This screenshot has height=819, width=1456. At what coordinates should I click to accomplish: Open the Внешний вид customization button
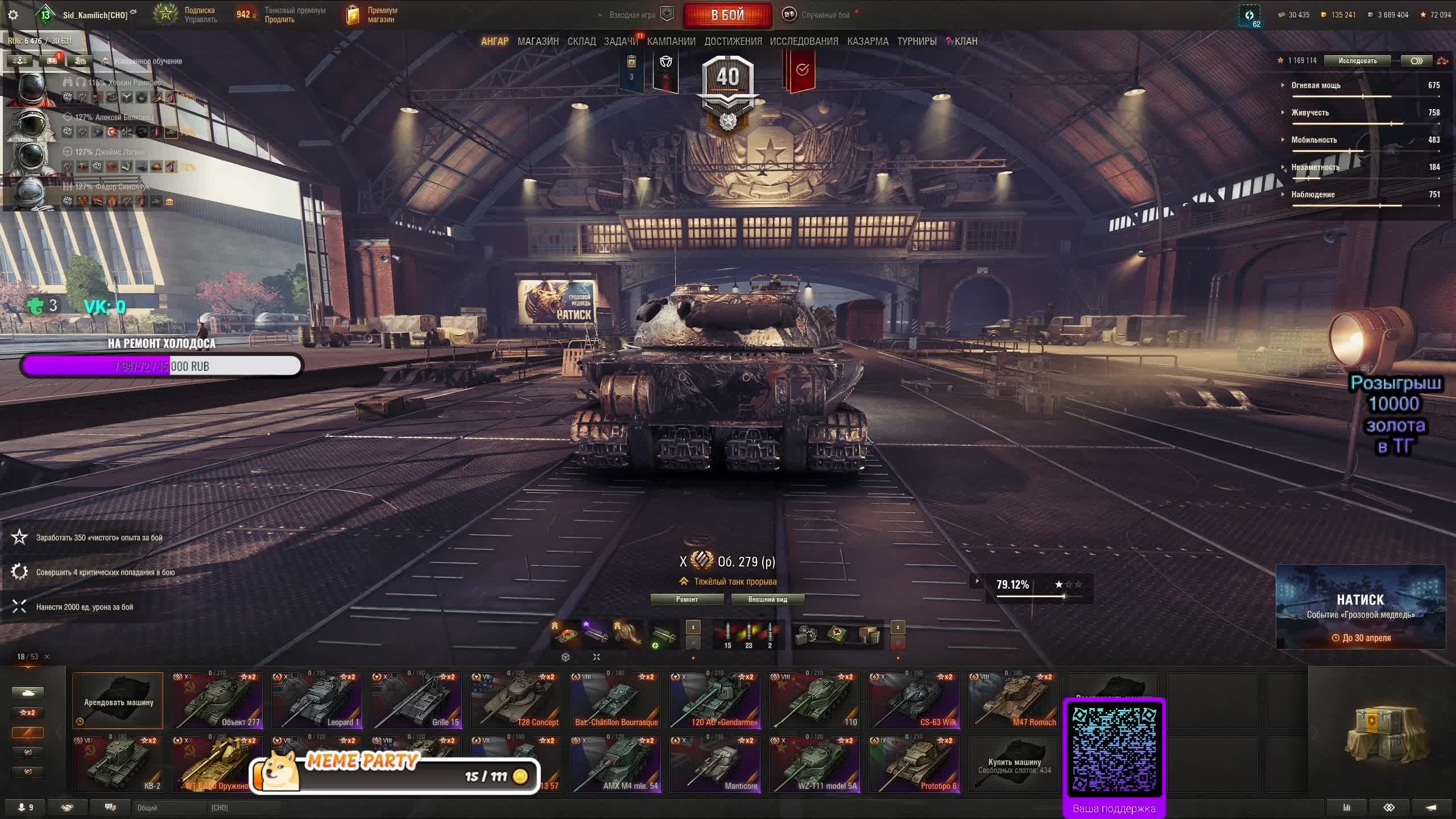point(767,599)
